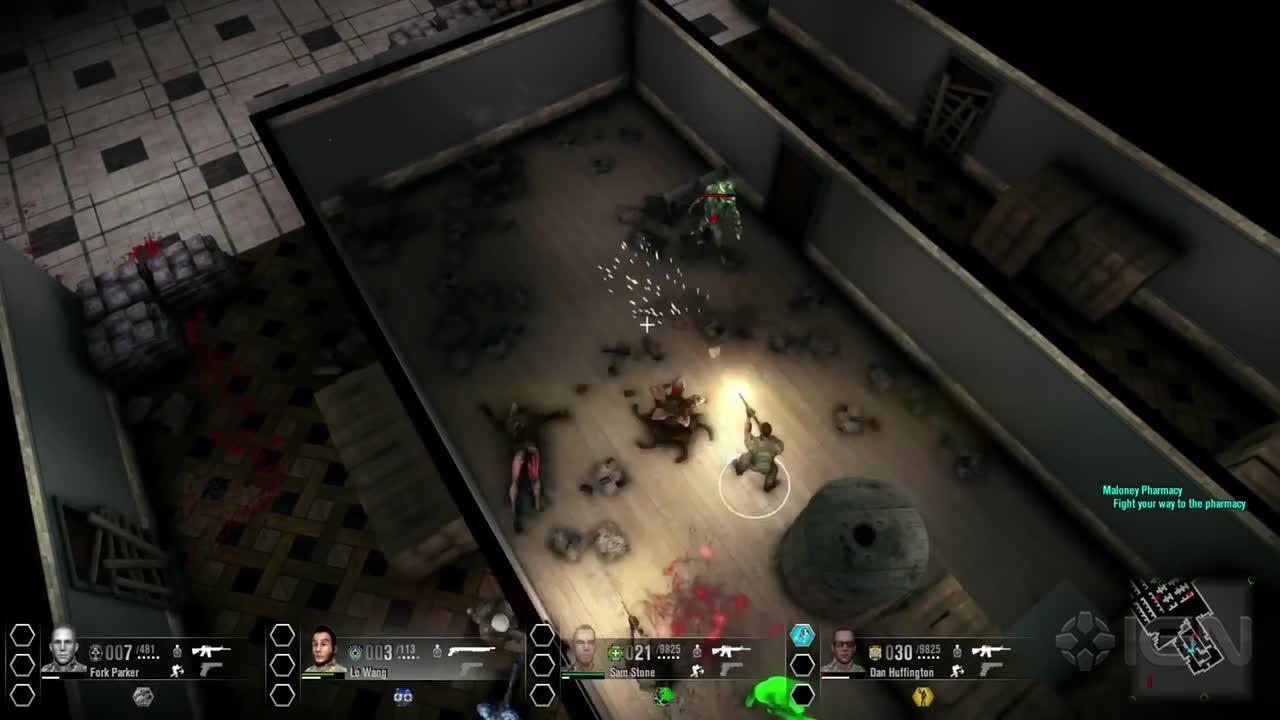Click the yellow hexagon icon under Dan Huffington
This screenshot has height=720, width=1280.
tap(921, 695)
